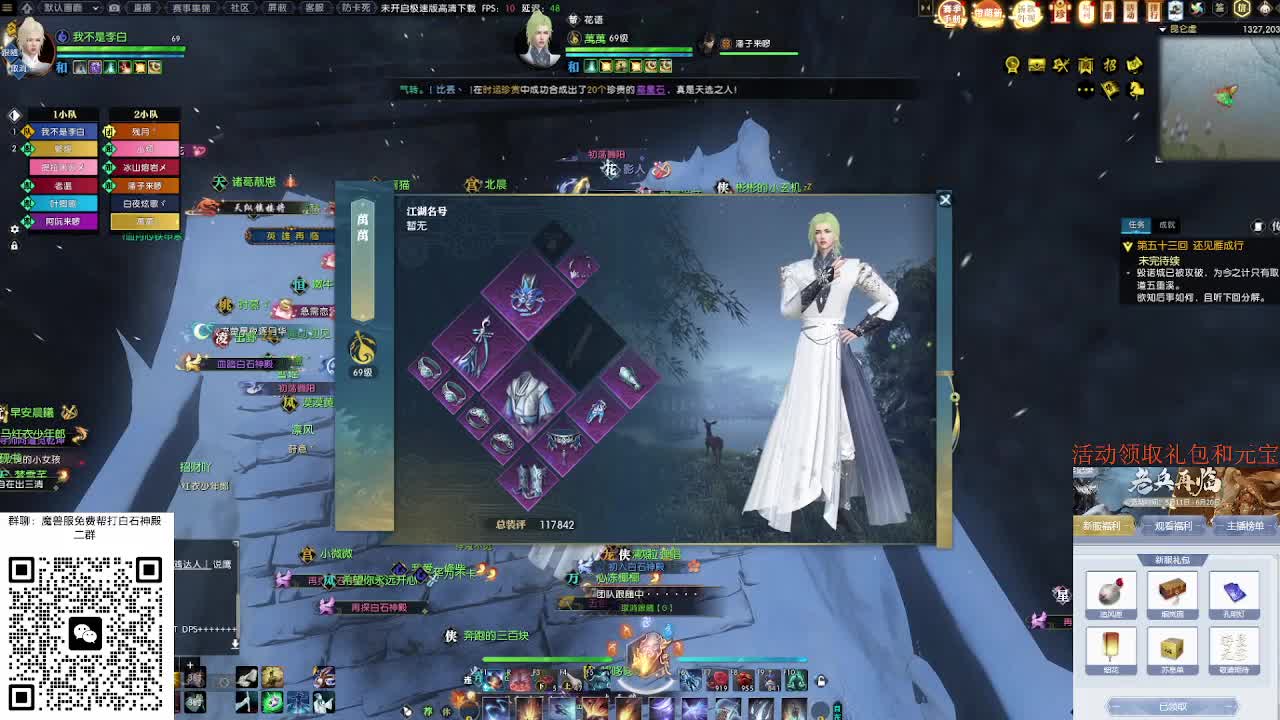The image size is (1280, 720).
Task: Open the 招 recruit icon under the minimap
Action: coord(1112,66)
